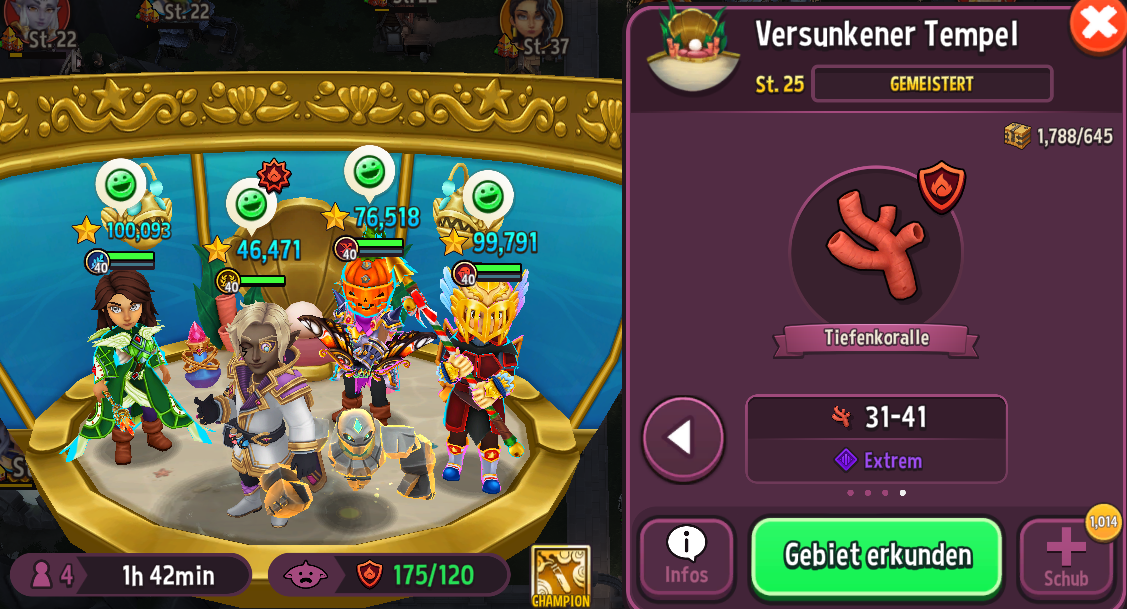Close the Versunkener Tempel panel
Image resolution: width=1127 pixels, height=609 pixels.
[x=1098, y=24]
